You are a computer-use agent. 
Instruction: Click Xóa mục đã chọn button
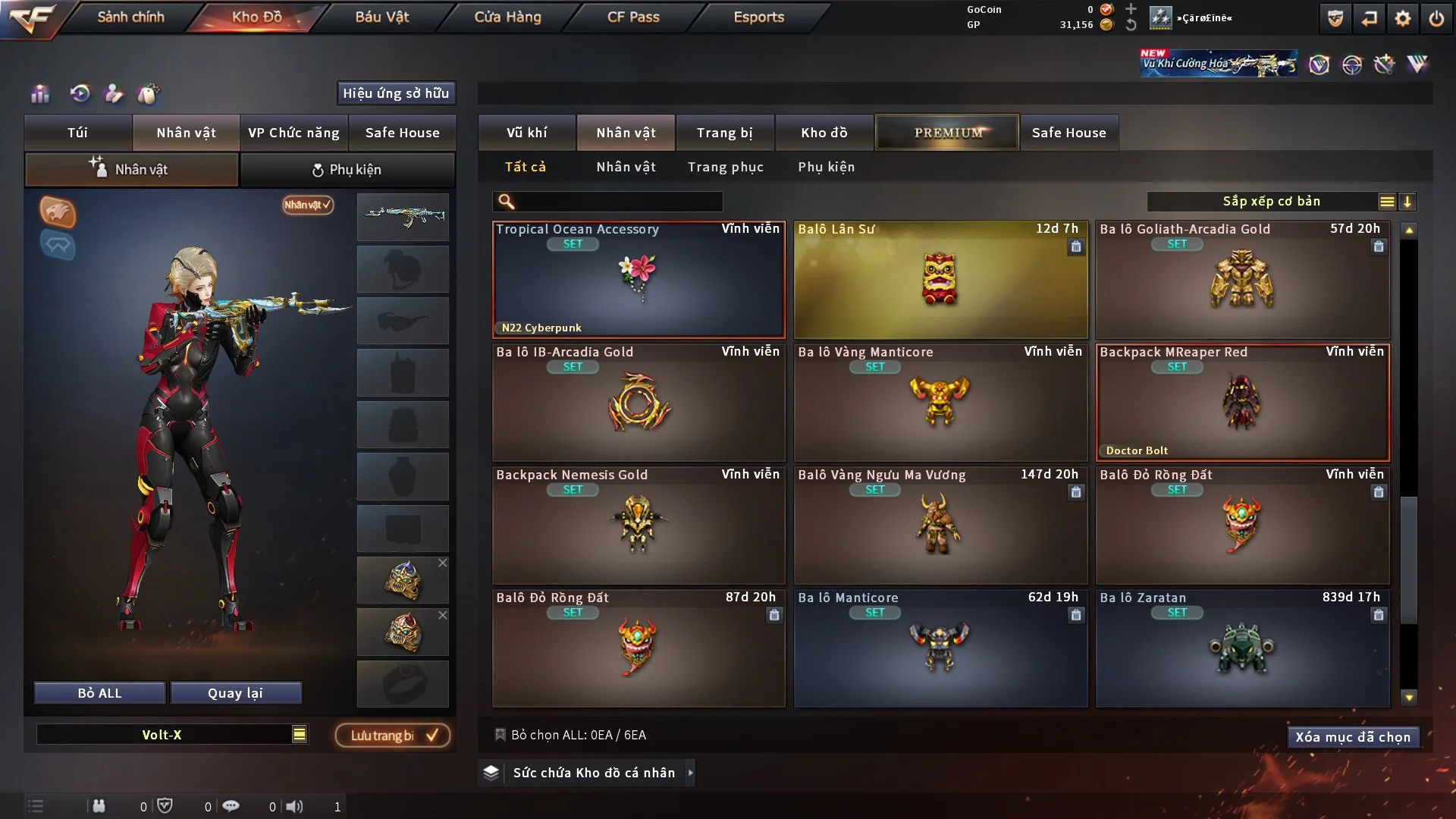click(1352, 737)
